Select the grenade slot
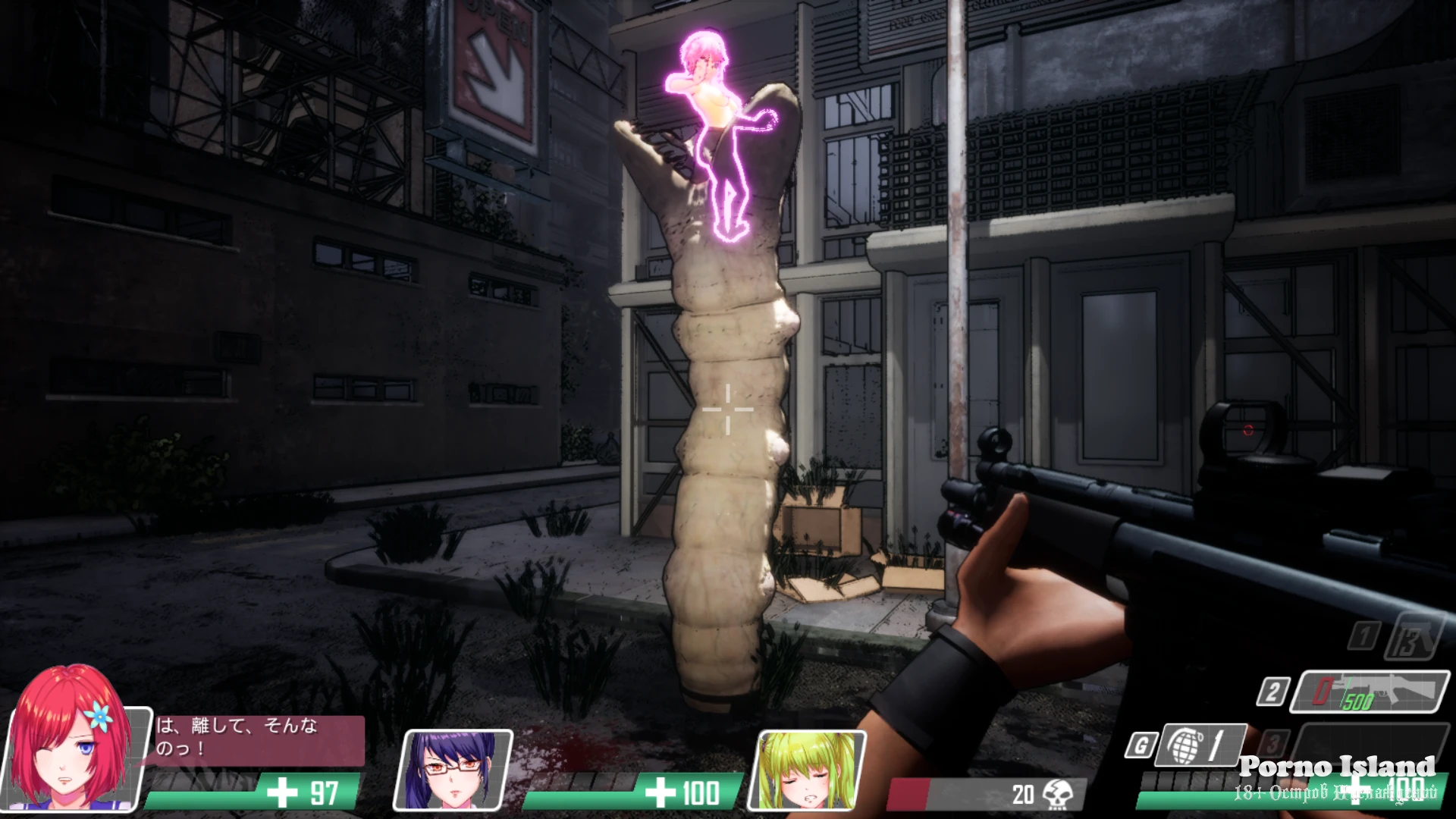 point(1203,745)
